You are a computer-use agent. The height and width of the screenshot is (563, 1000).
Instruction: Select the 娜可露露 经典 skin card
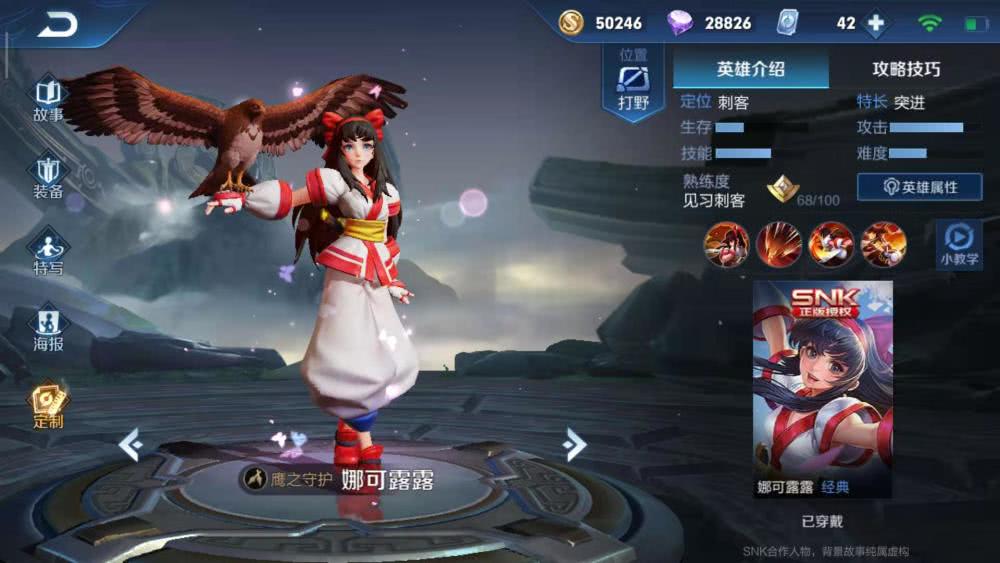point(822,388)
